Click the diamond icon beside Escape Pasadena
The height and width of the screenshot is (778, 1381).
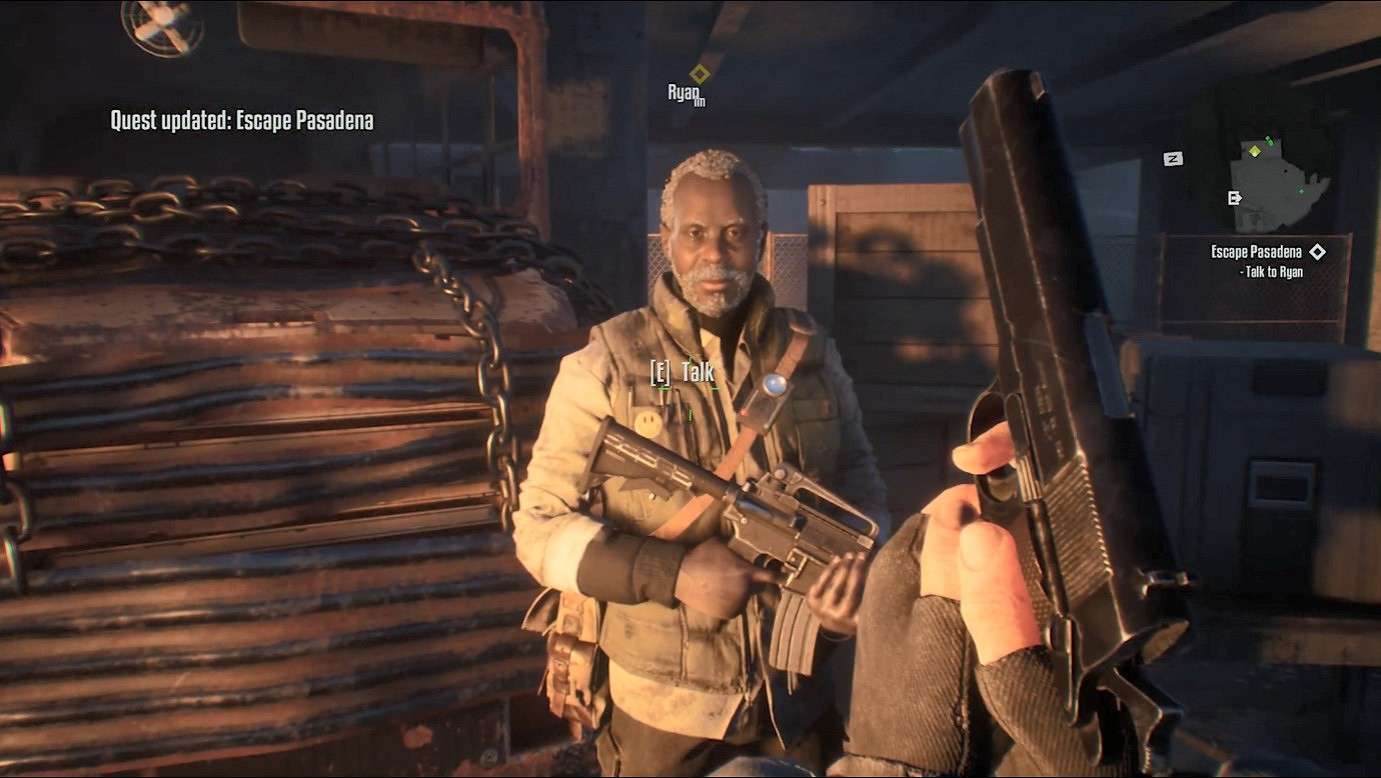coord(1318,252)
